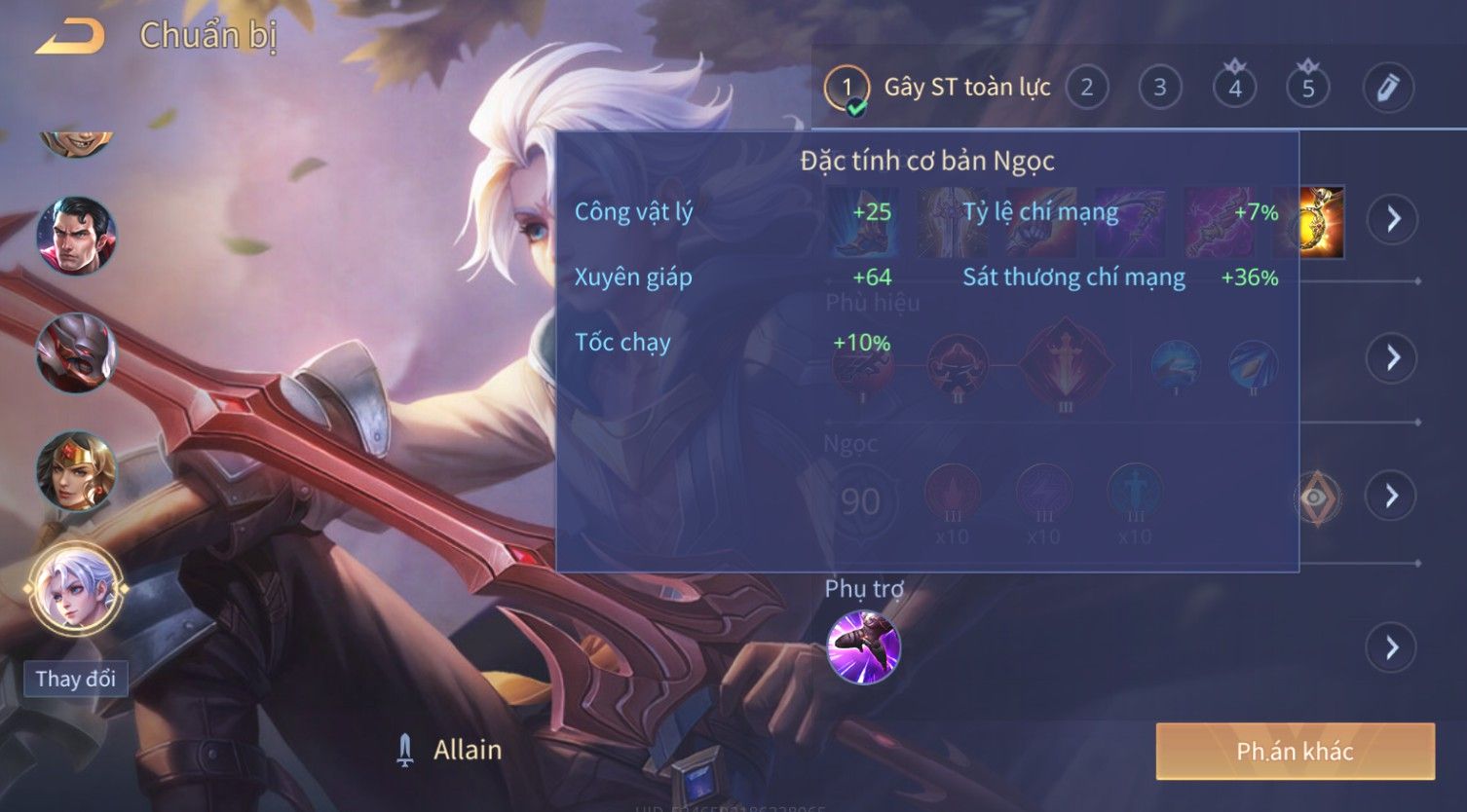Choose build preset 4
The image size is (1467, 812).
pos(1234,89)
